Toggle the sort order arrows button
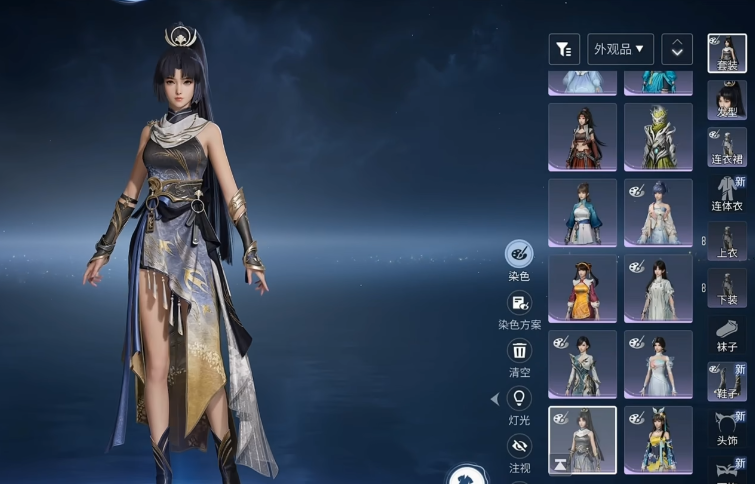 point(677,49)
